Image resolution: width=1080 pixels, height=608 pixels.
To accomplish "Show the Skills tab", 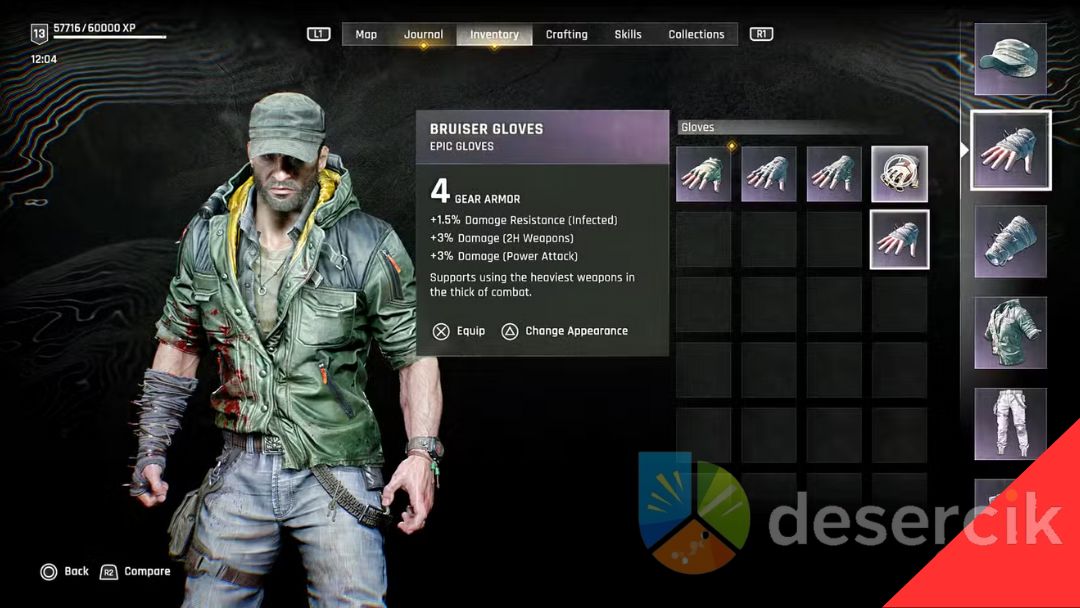I will (x=628, y=34).
